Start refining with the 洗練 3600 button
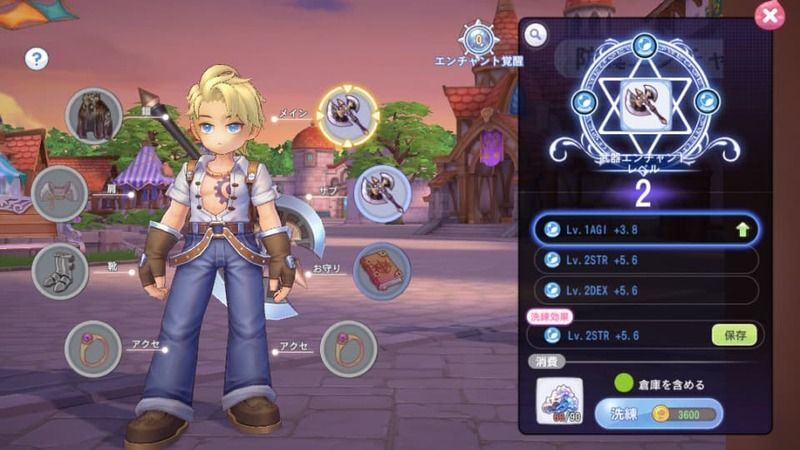The width and height of the screenshot is (800, 450). (x=659, y=413)
